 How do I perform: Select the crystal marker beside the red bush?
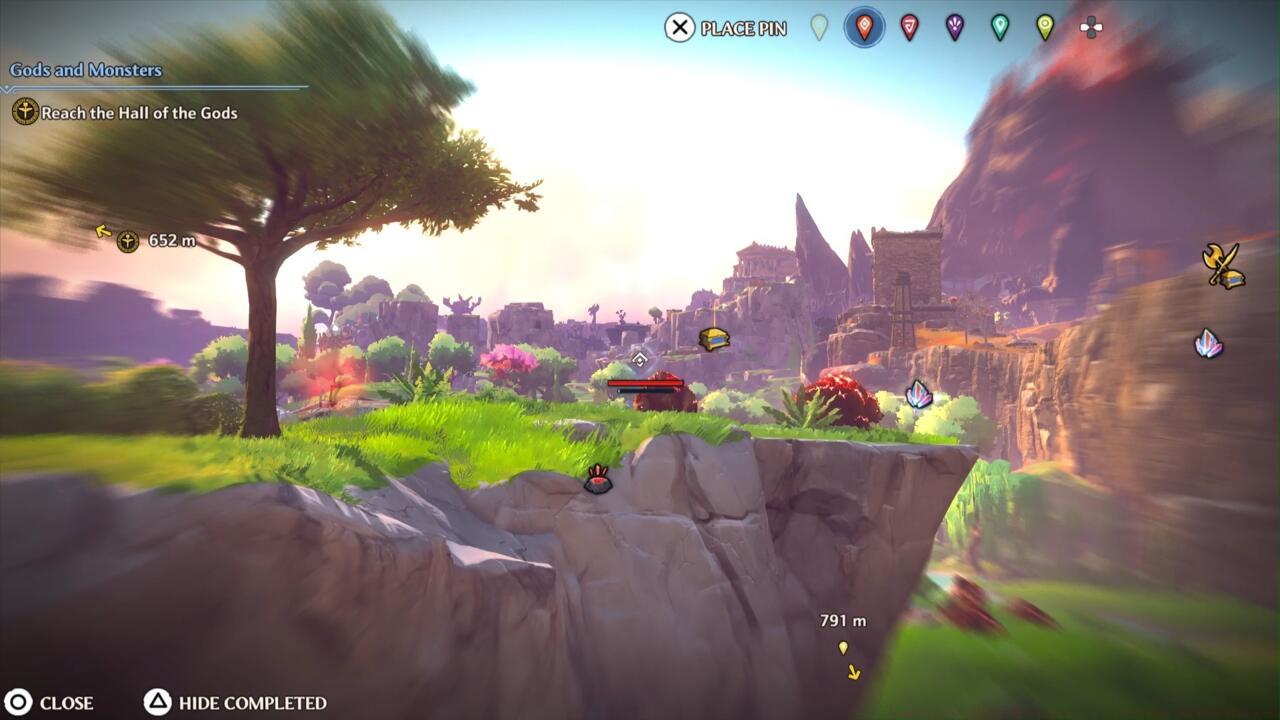coord(918,394)
